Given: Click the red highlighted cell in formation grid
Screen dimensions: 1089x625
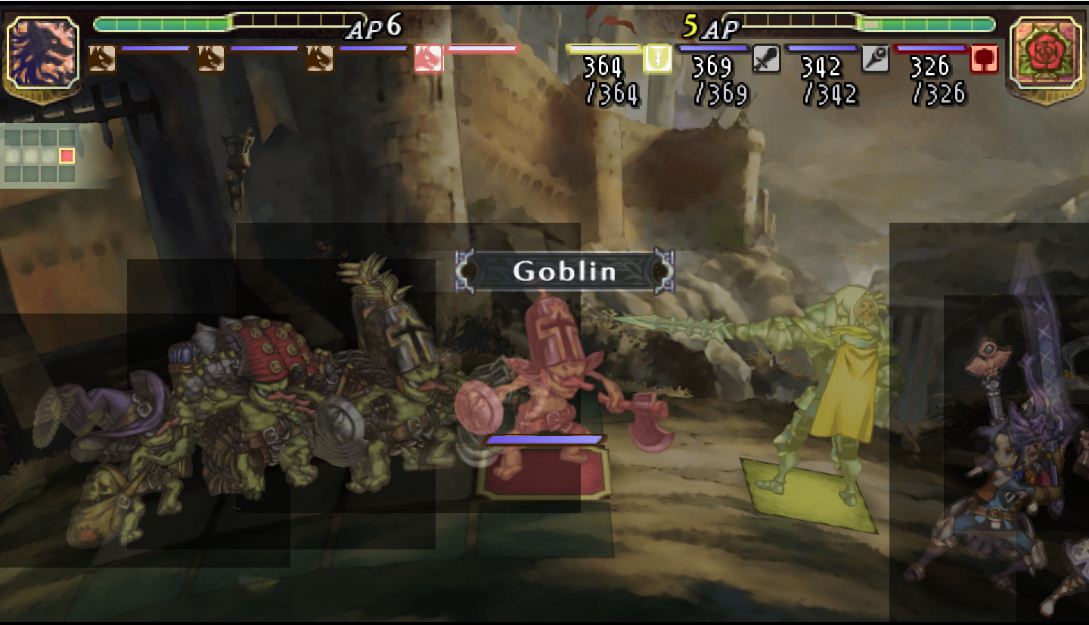Looking at the screenshot, I should coord(67,156).
